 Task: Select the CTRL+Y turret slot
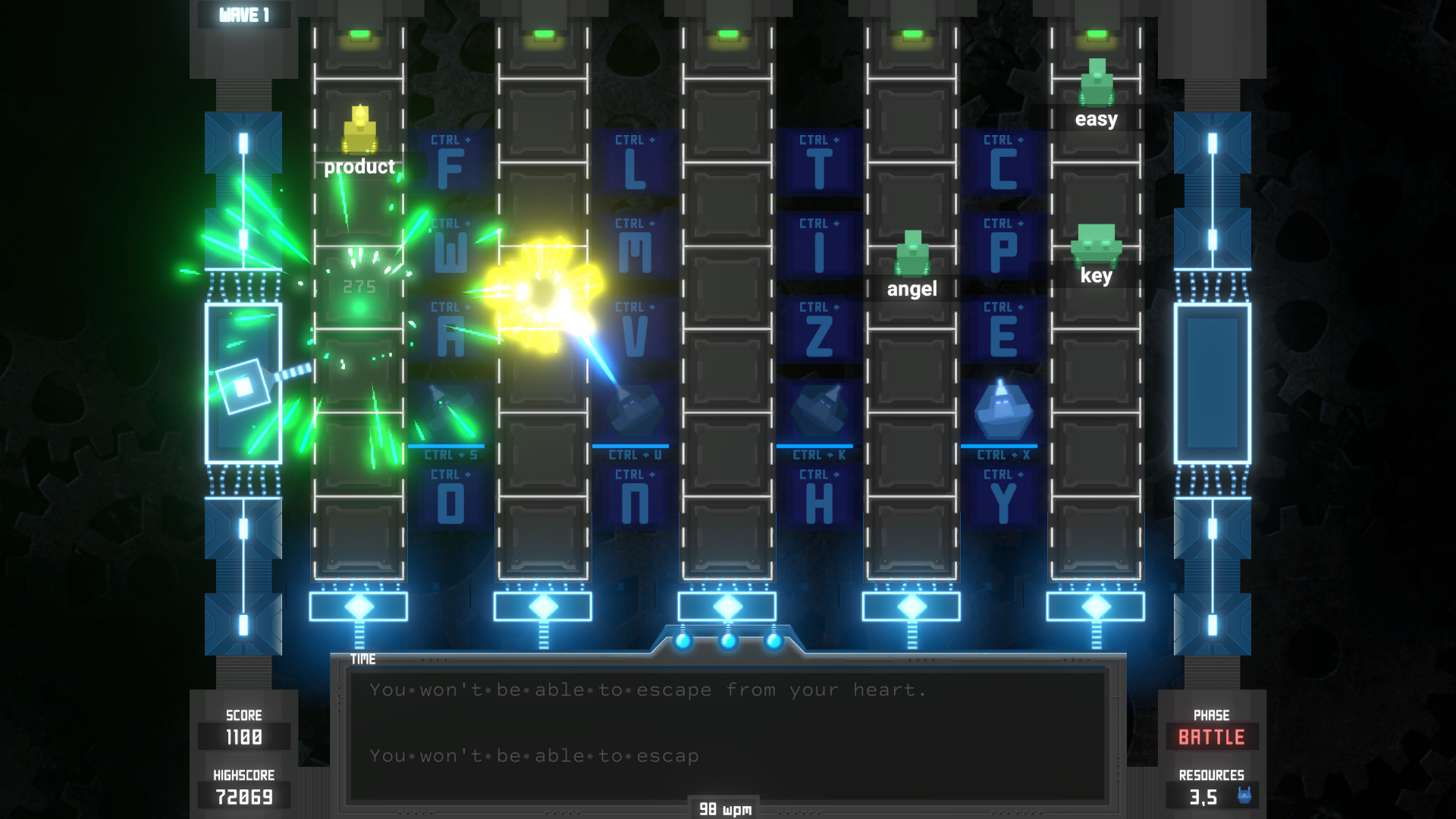1001,497
